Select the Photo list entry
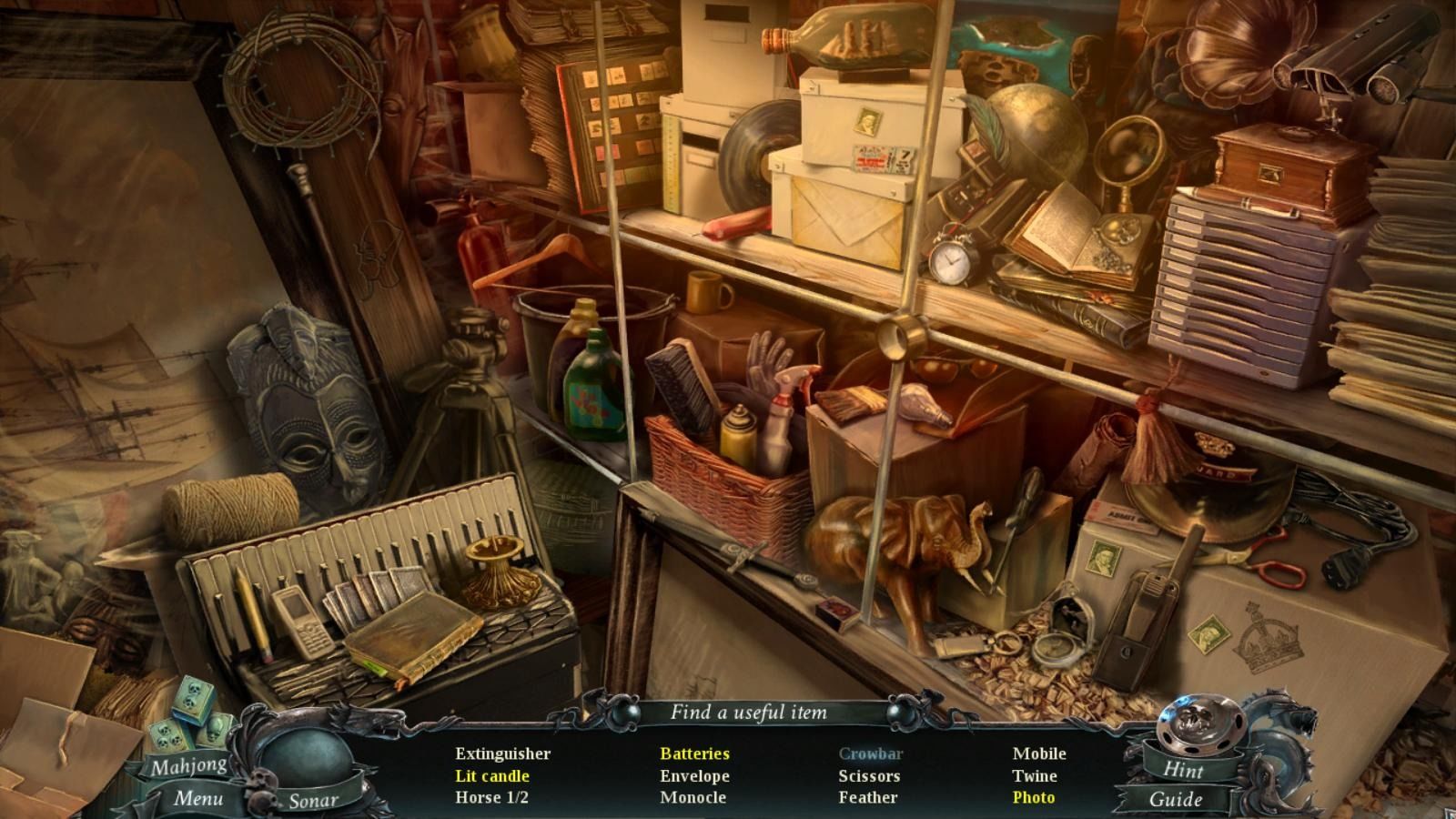The width and height of the screenshot is (1456, 819). (x=1034, y=797)
